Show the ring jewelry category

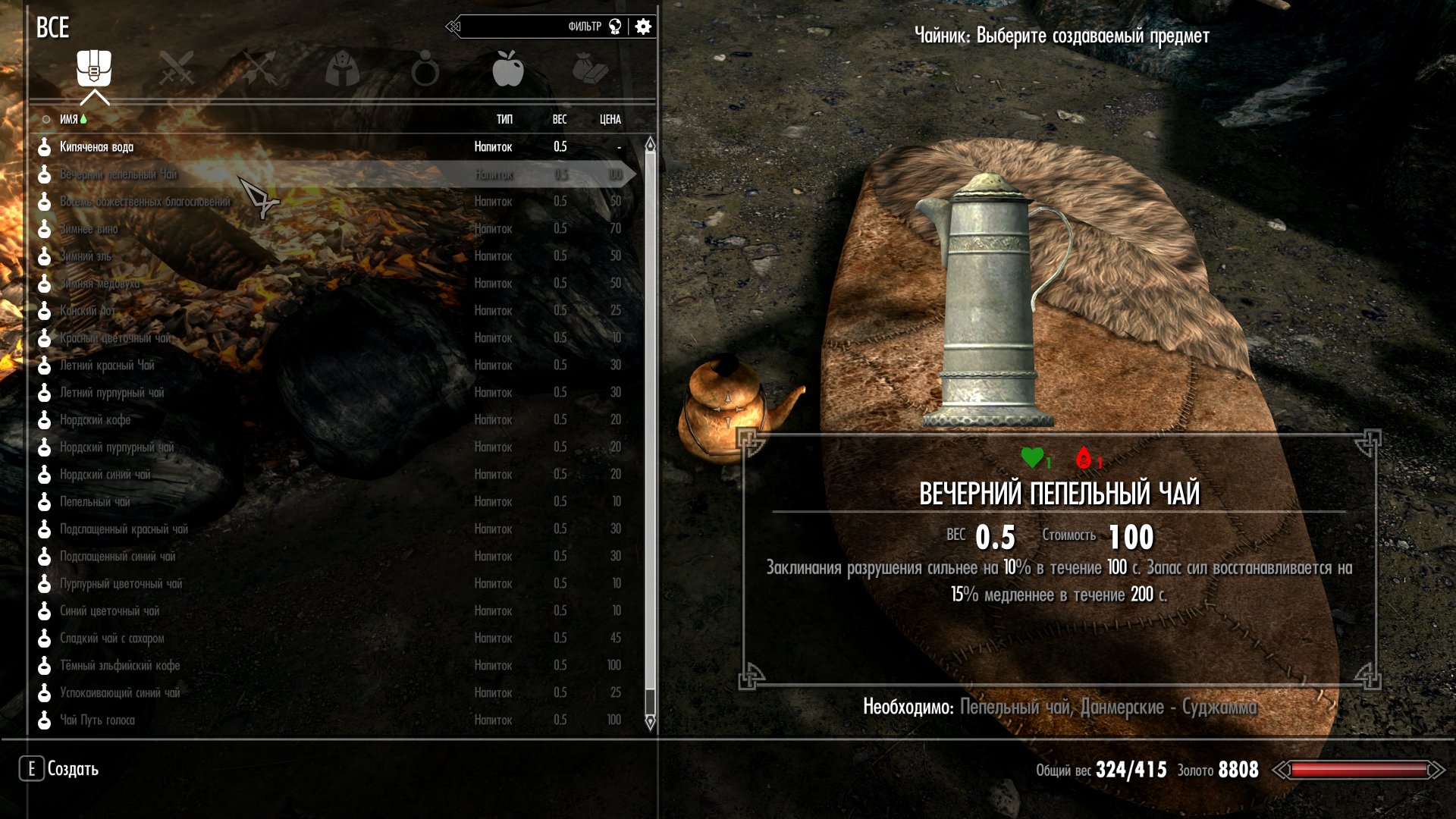[425, 69]
